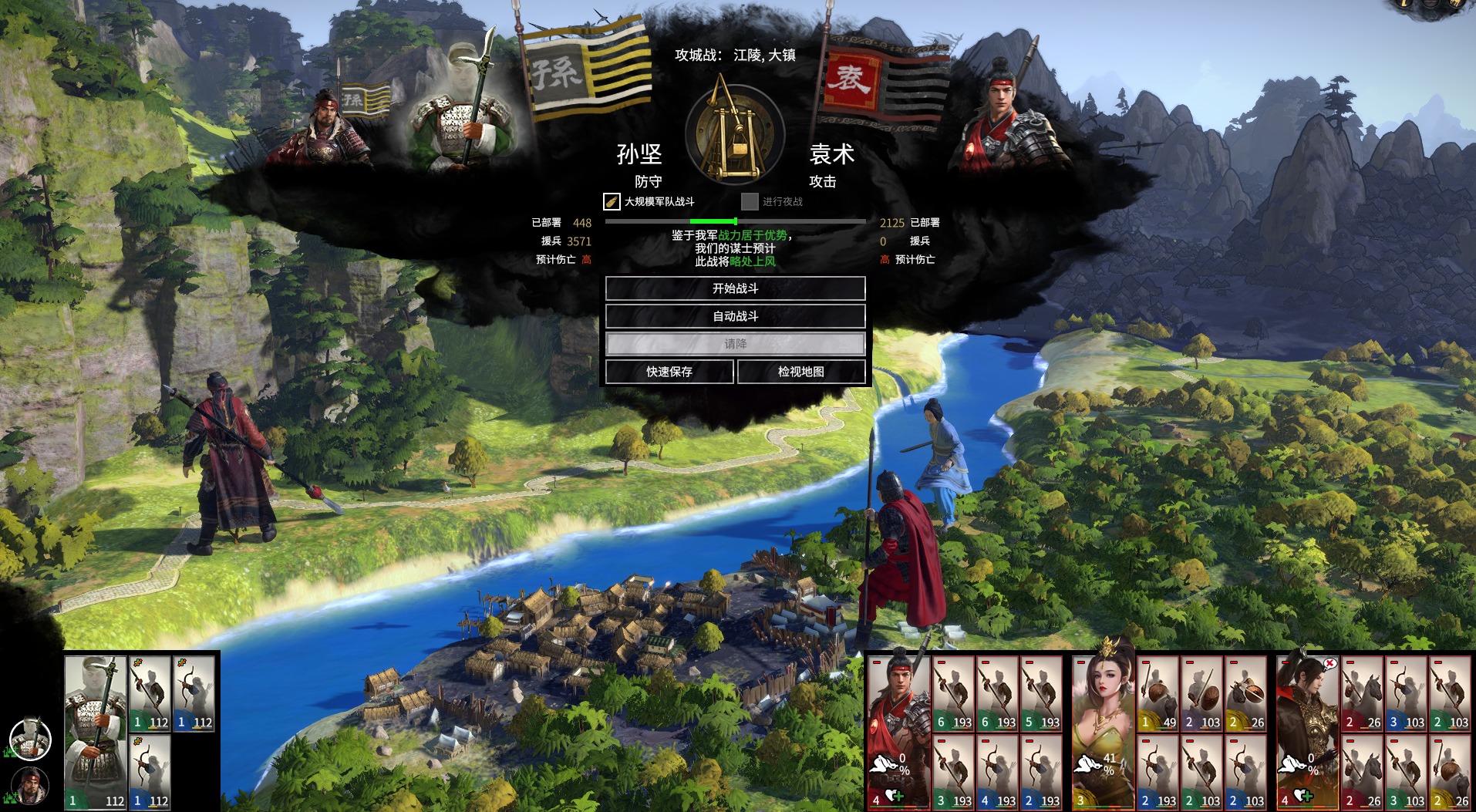Open 检视地图 to inspect the map
The image size is (1476, 812).
tap(800, 372)
